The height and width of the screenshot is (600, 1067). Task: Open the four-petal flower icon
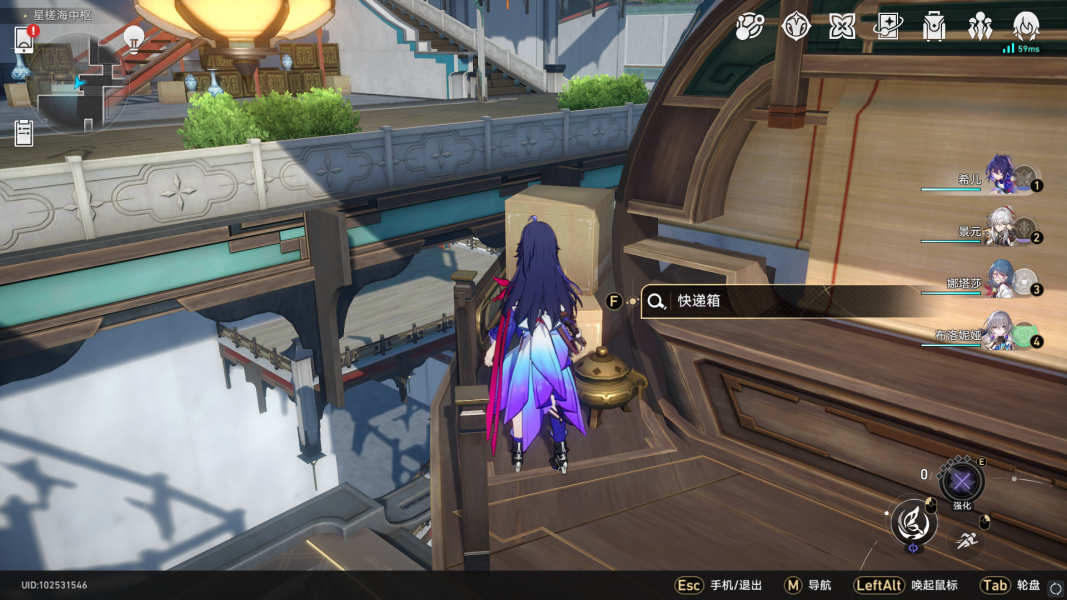[842, 27]
